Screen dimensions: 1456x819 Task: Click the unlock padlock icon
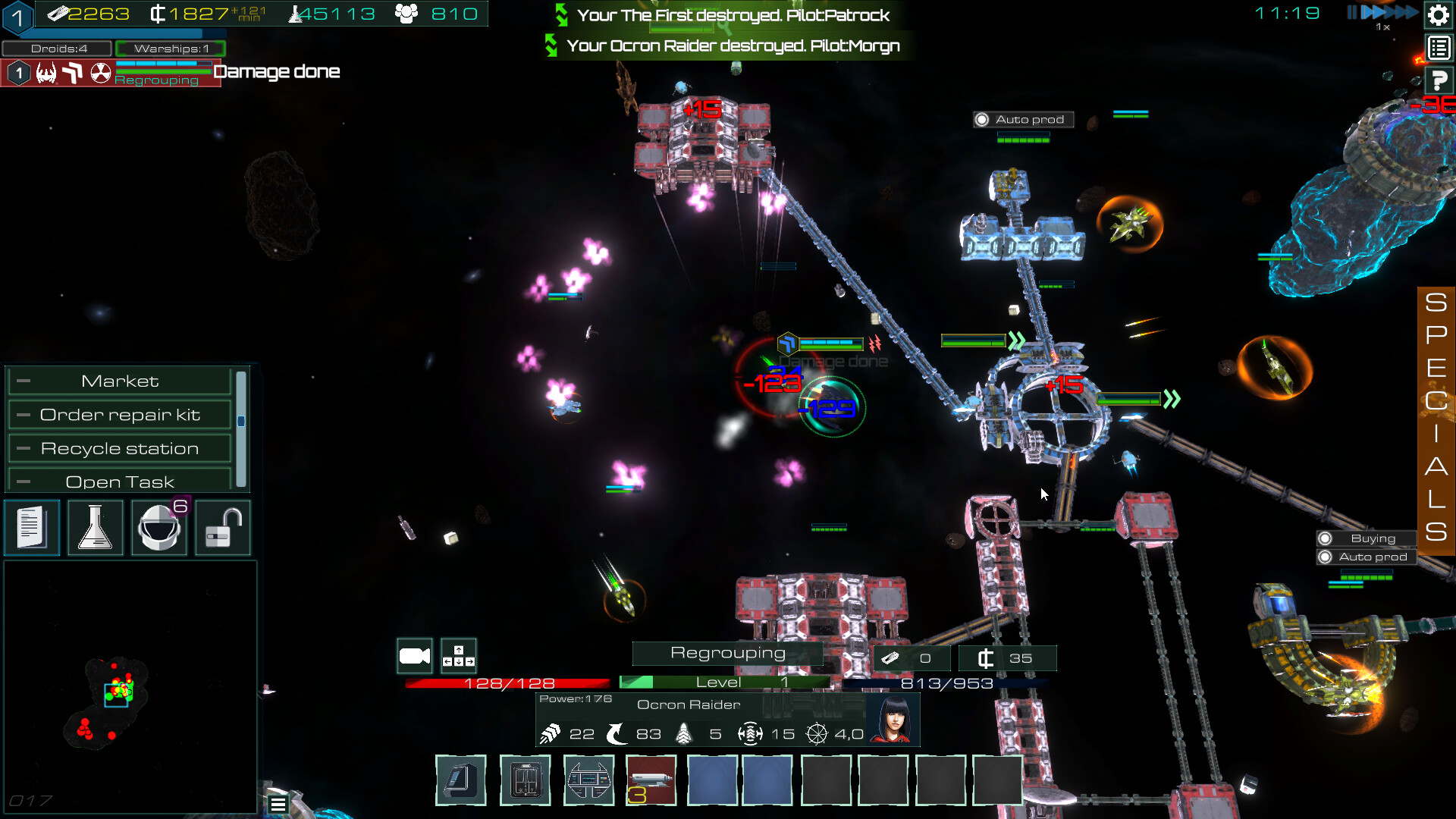coord(222,527)
